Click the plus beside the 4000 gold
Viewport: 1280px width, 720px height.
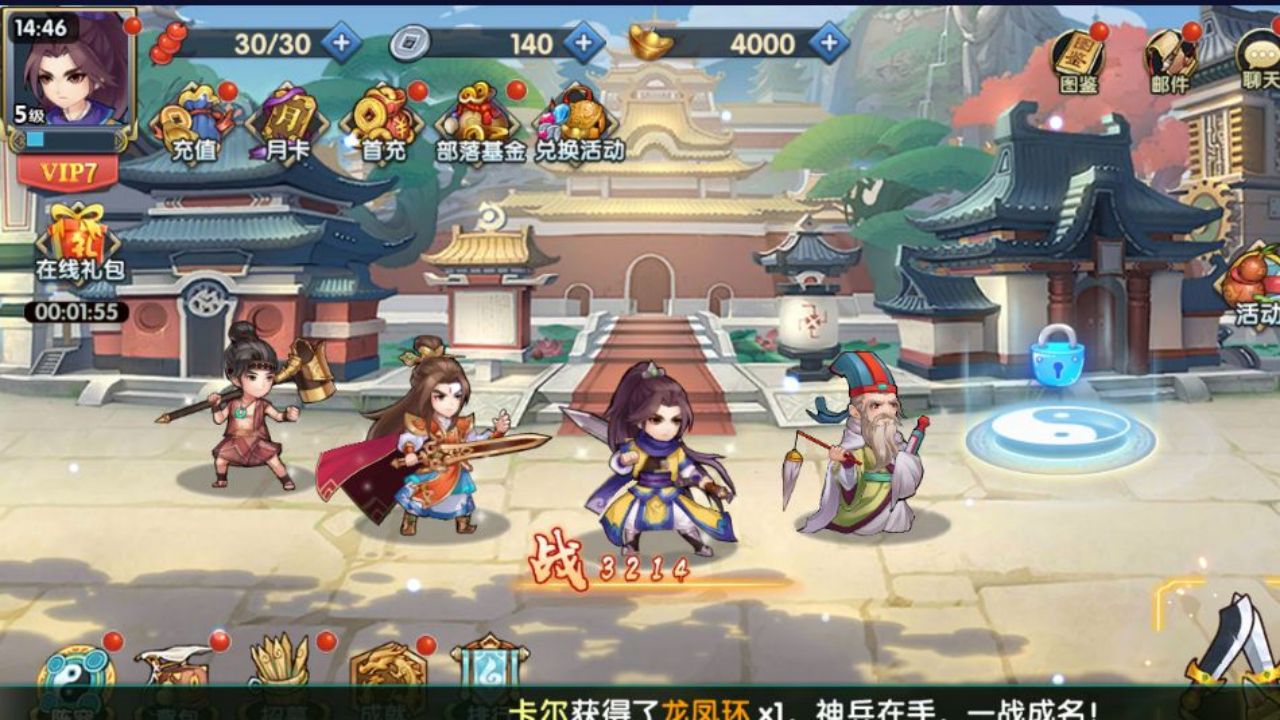point(827,43)
